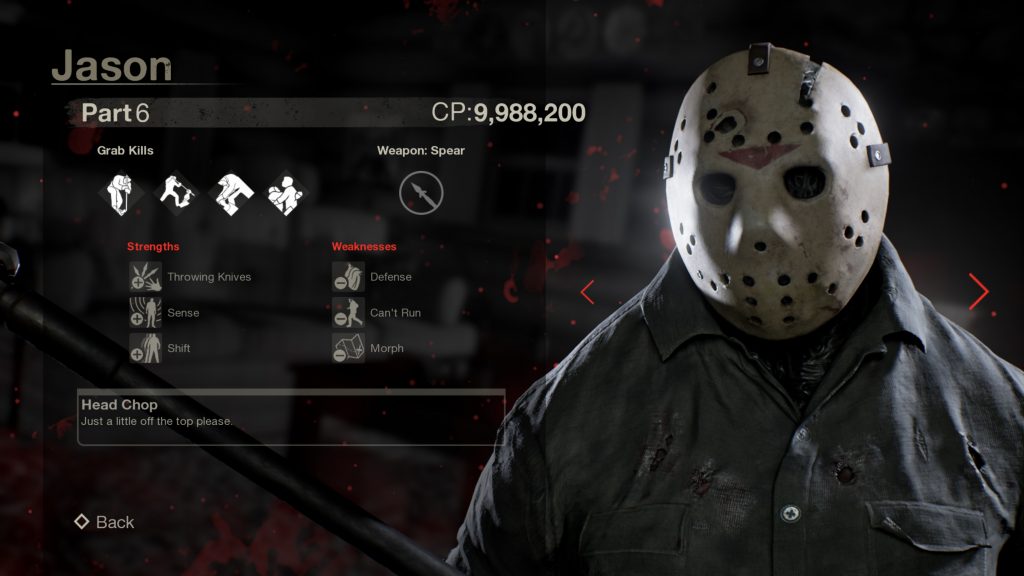Viewport: 1024px width, 576px height.
Task: Show the next Jason with the right arrow
Action: [978, 291]
